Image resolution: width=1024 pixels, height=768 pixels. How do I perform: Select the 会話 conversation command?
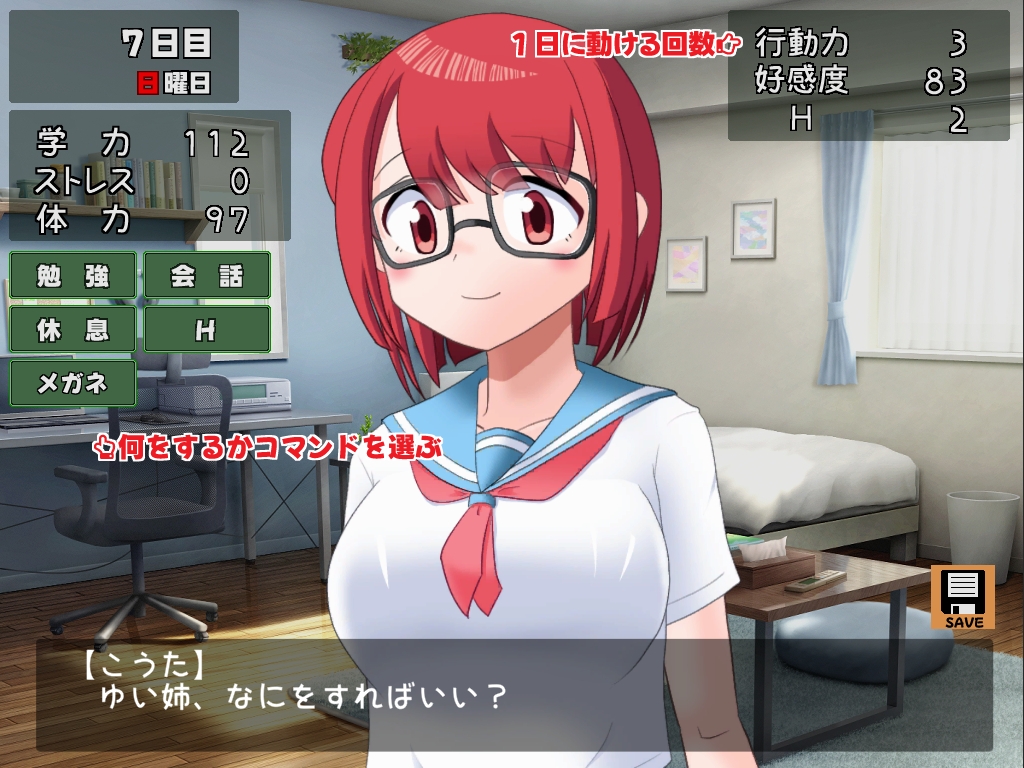tap(207, 275)
